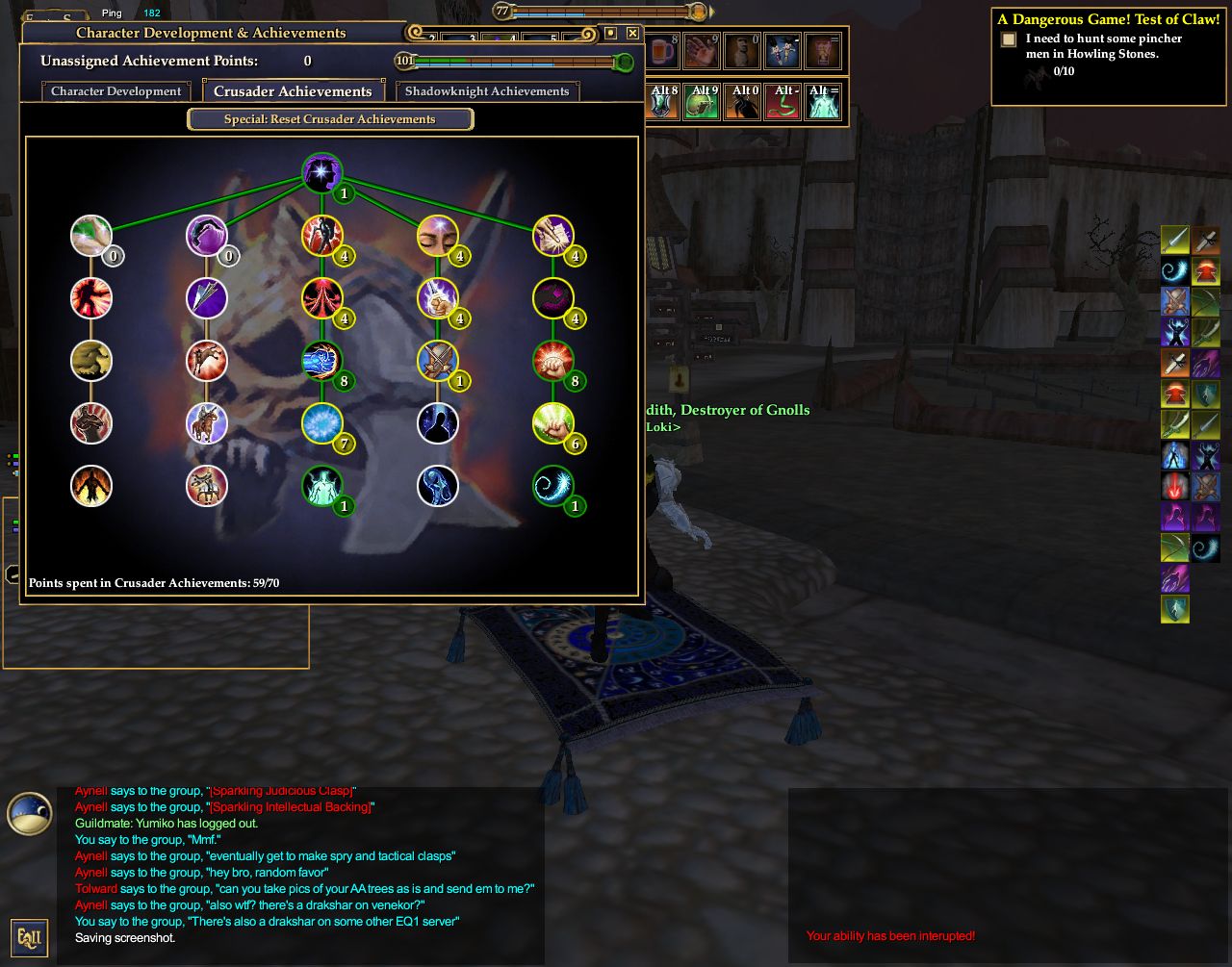Screen dimensions: 1232x967
Task: Select the mounted knight achievement node
Action: [x=206, y=423]
